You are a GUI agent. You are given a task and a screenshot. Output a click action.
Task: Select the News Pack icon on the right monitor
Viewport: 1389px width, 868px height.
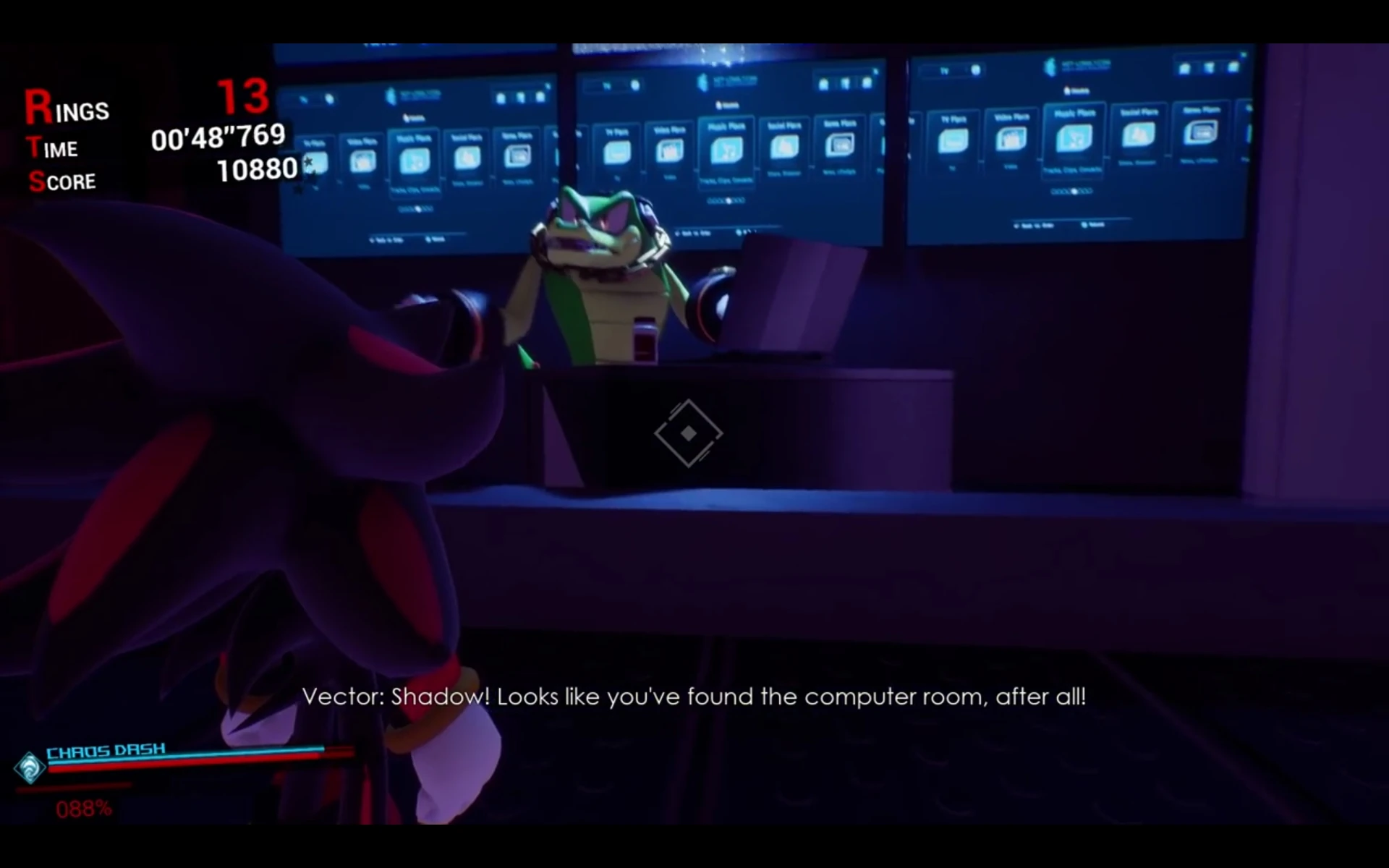pyautogui.click(x=1202, y=132)
